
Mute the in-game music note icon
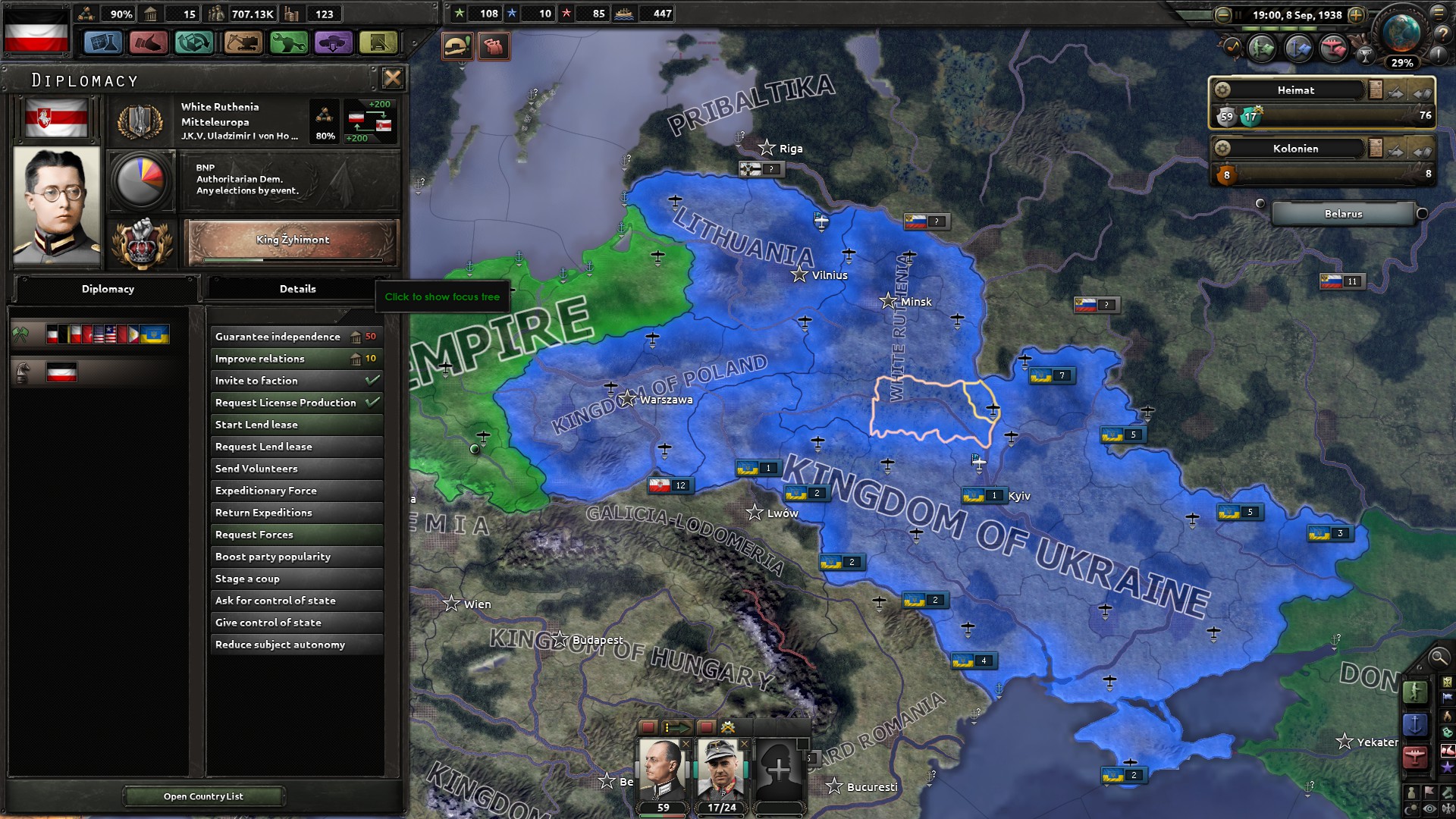click(1233, 47)
